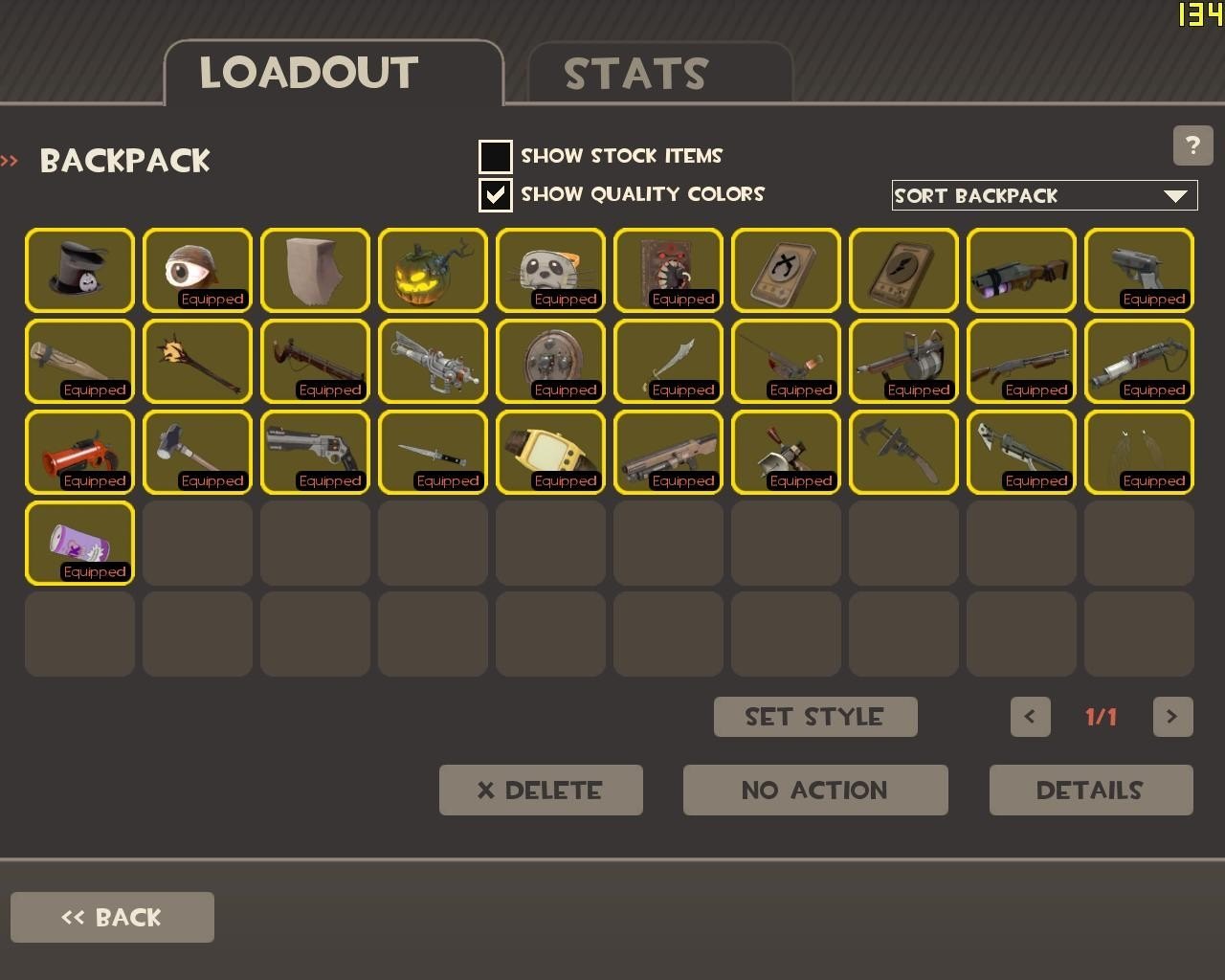1225x980 pixels.
Task: Choose the purple soda can item
Action: click(79, 543)
